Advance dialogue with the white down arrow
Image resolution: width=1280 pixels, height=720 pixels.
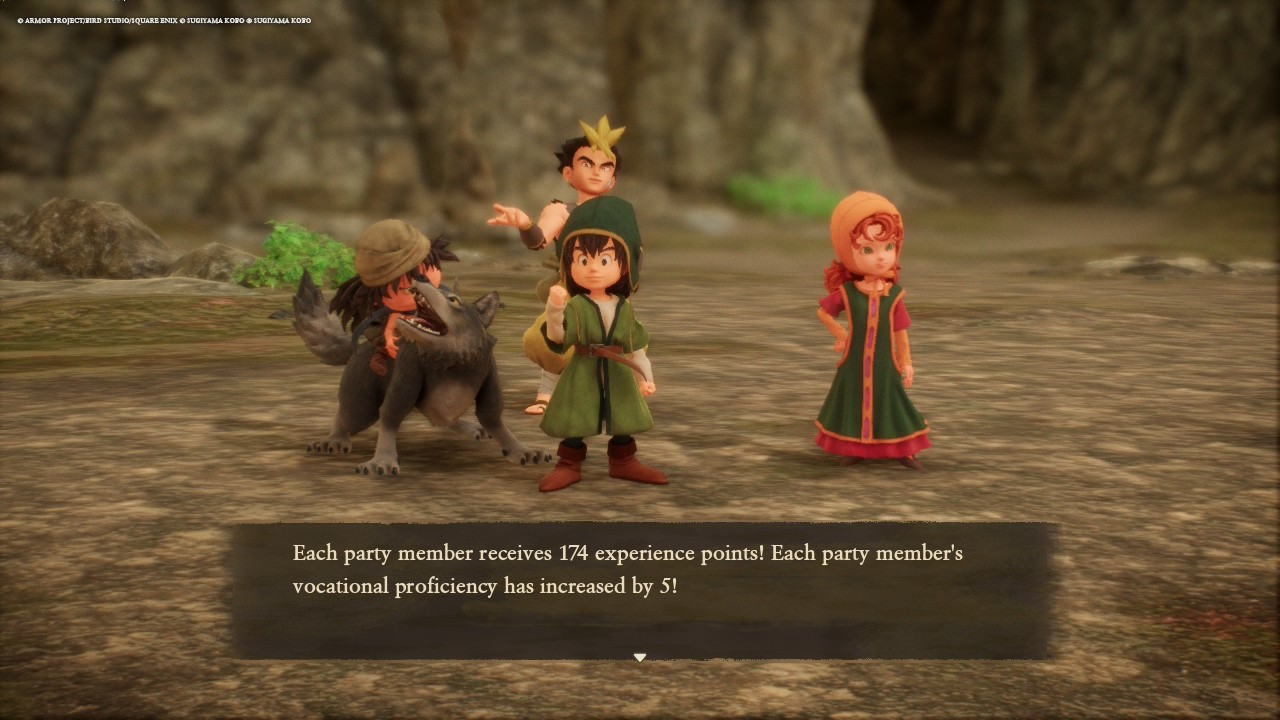(x=639, y=657)
